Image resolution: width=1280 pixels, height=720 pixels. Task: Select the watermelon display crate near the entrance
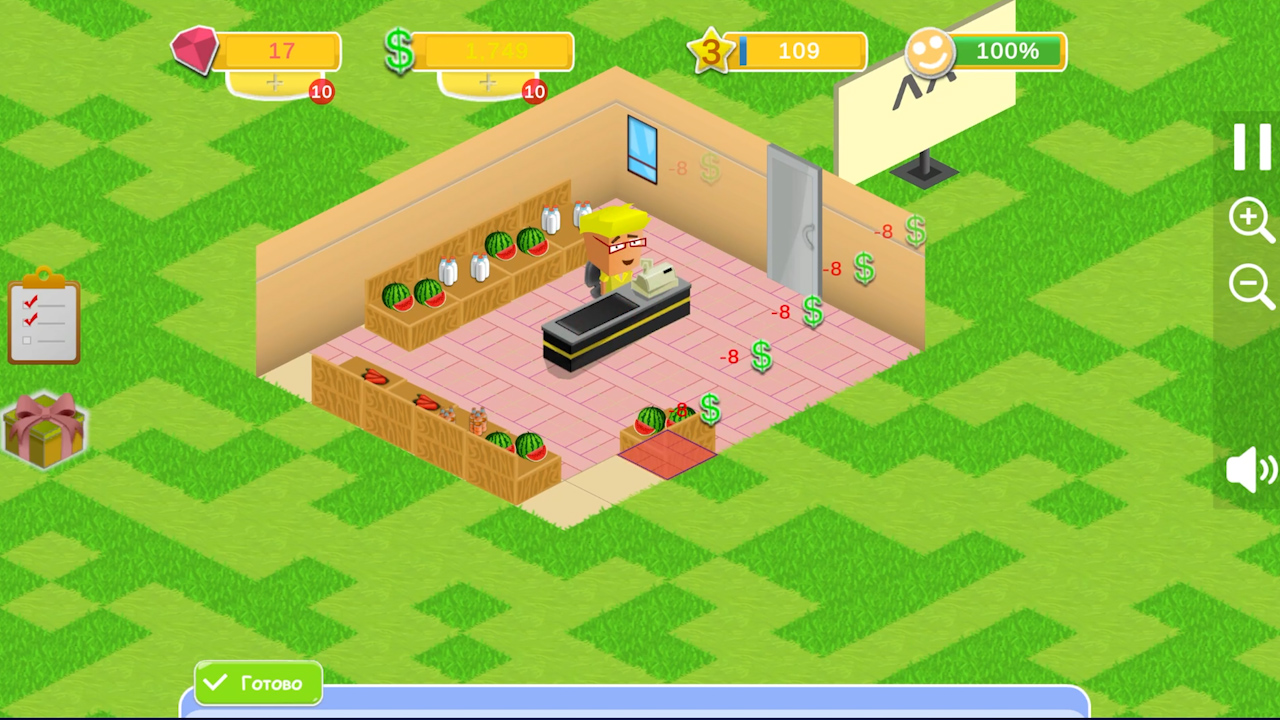[x=665, y=425]
